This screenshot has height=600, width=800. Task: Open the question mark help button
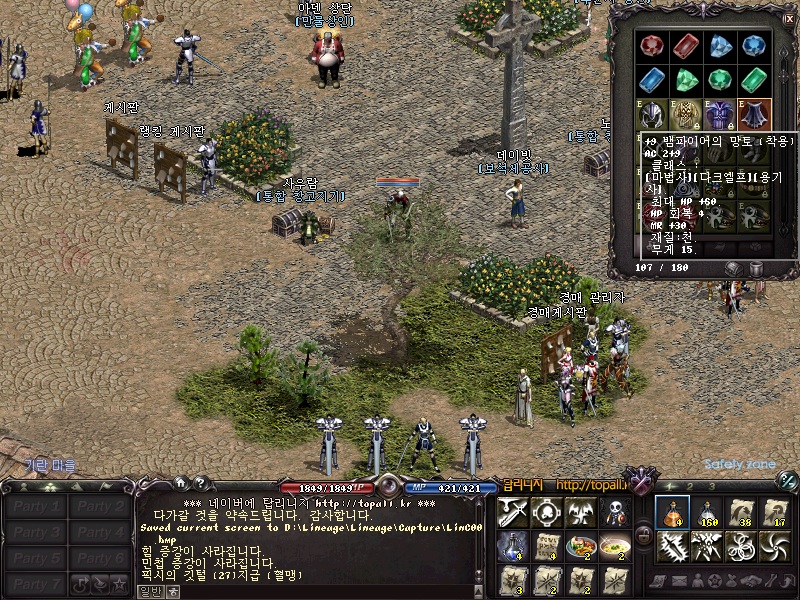point(200,483)
